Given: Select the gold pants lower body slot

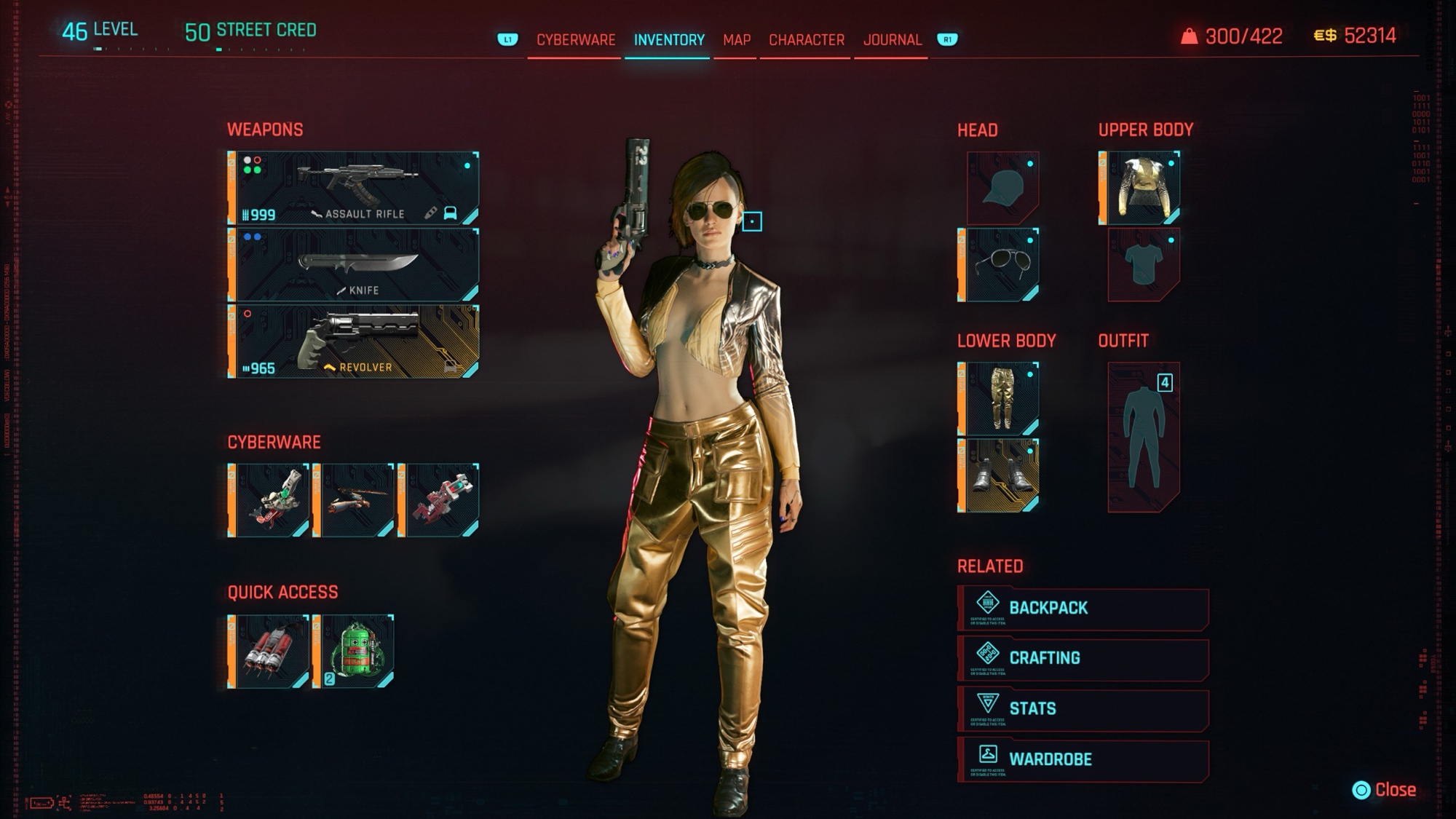Looking at the screenshot, I should [x=999, y=399].
